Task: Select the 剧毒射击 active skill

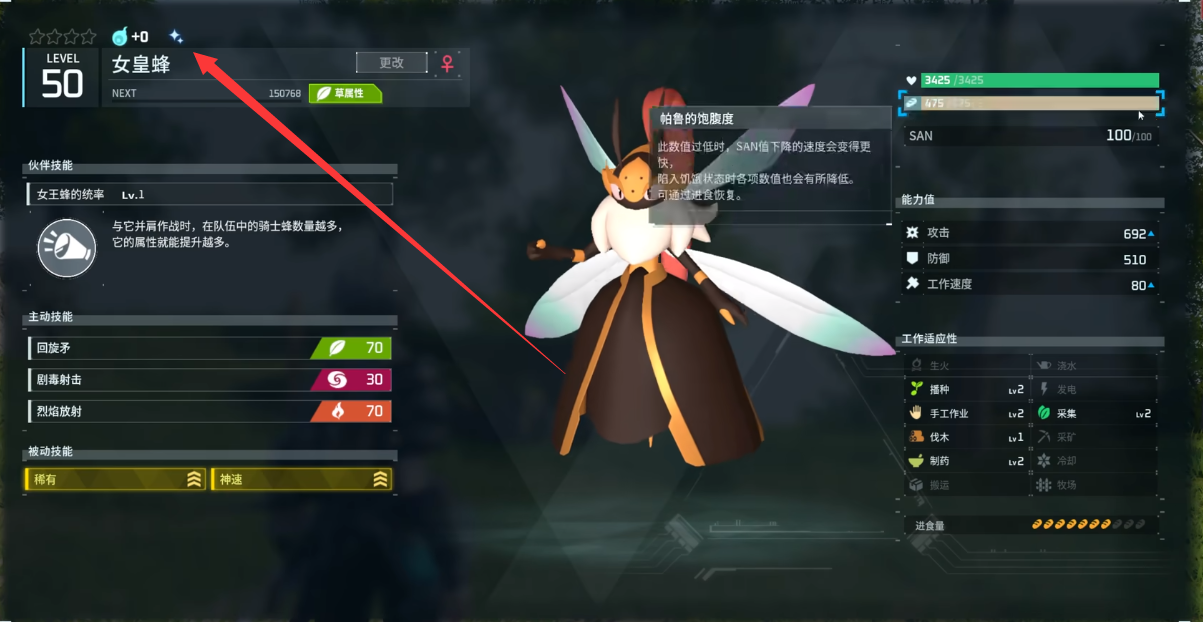Action: tap(209, 380)
